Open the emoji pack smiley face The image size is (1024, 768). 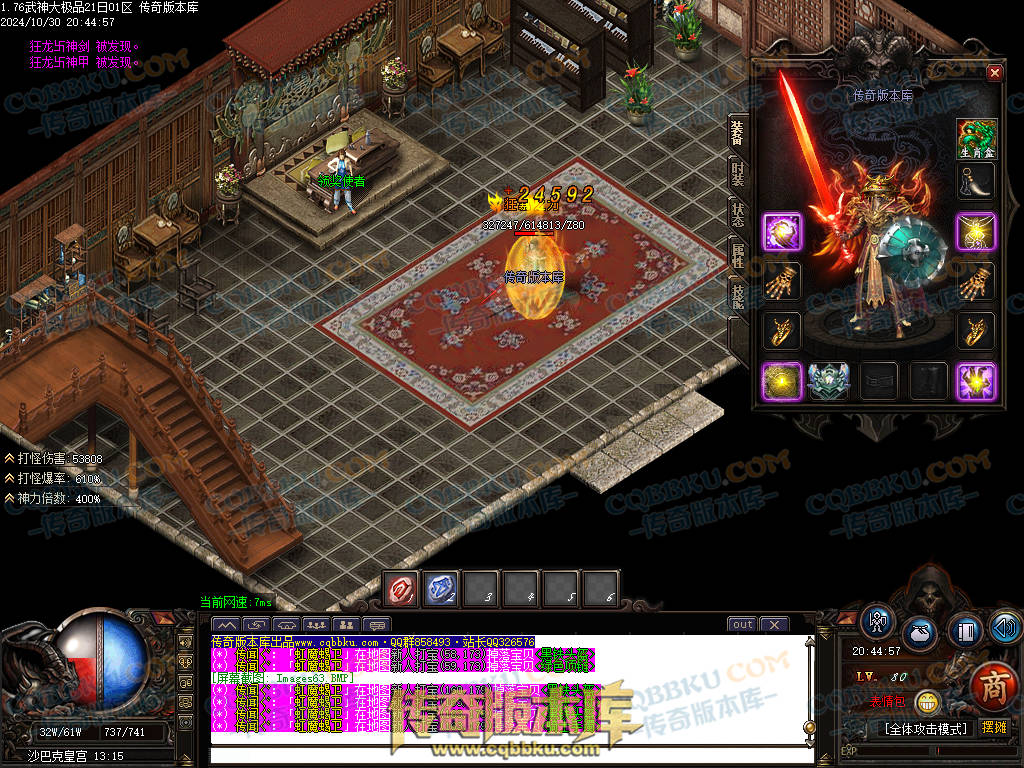[929, 702]
